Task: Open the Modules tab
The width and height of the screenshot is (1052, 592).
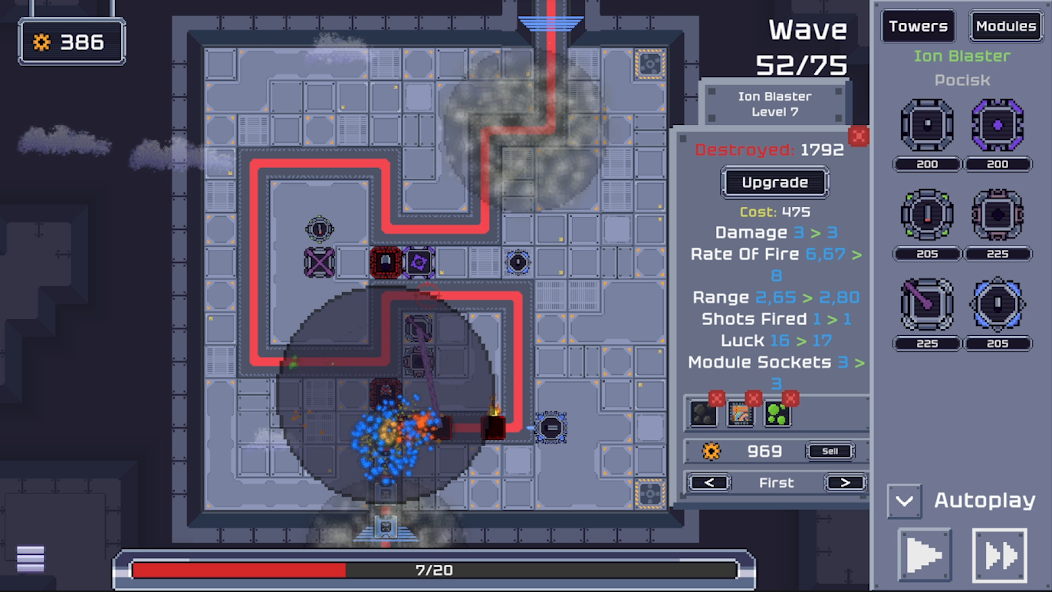Action: (x=1005, y=27)
